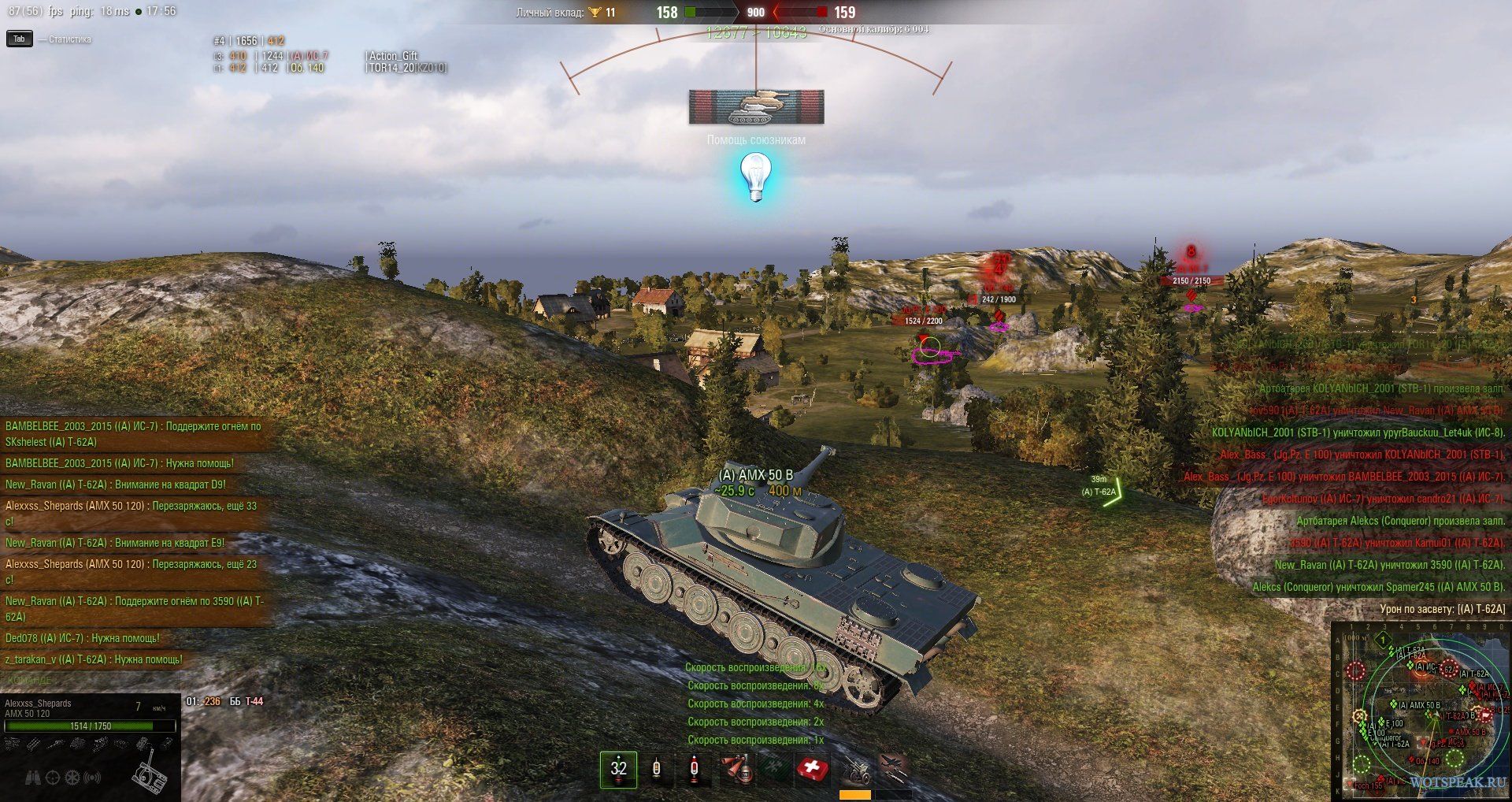Click the green base marker numbered 1 on minimap

(1383, 640)
